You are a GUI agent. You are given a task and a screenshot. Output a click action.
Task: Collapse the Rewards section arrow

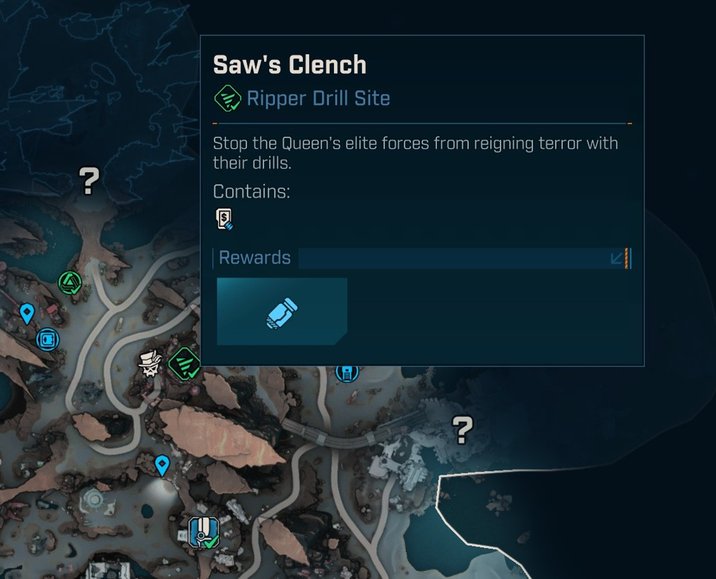pos(617,259)
